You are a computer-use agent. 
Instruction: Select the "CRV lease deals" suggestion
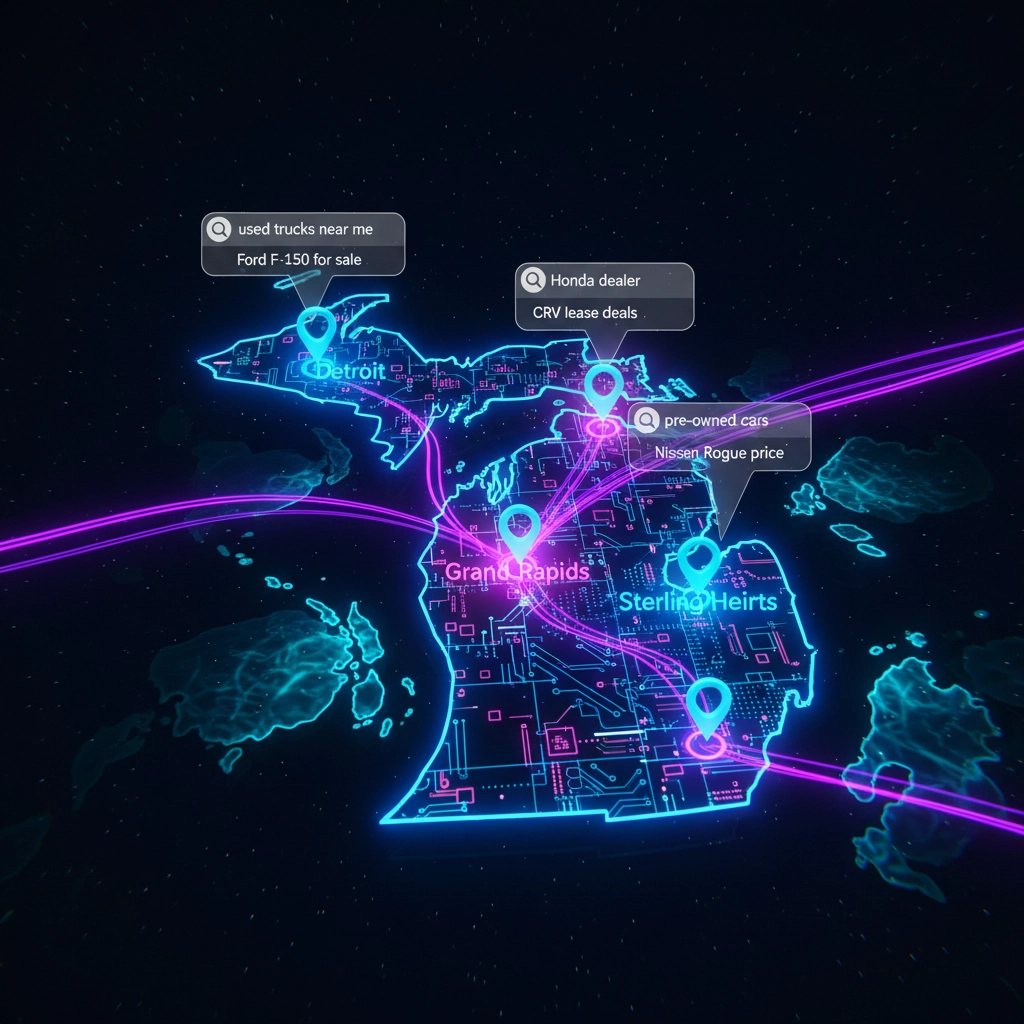585,313
